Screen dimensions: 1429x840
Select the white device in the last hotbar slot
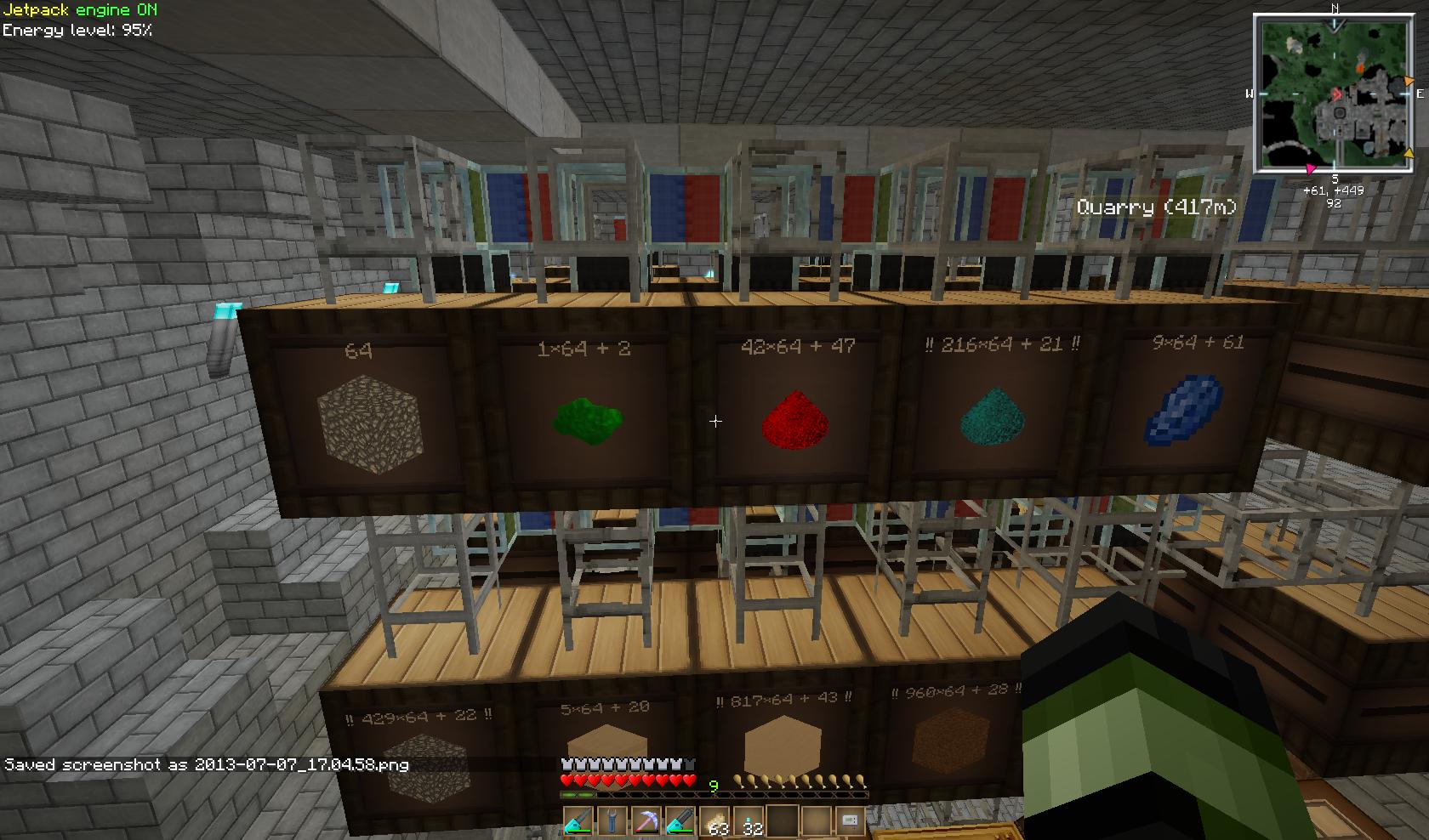850,821
